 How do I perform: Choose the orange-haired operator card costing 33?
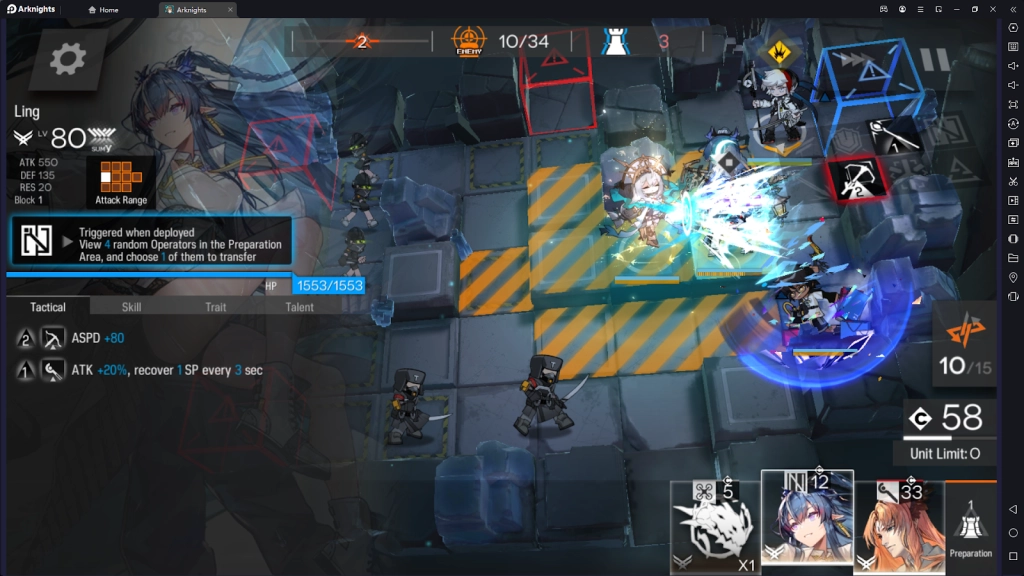(x=898, y=524)
